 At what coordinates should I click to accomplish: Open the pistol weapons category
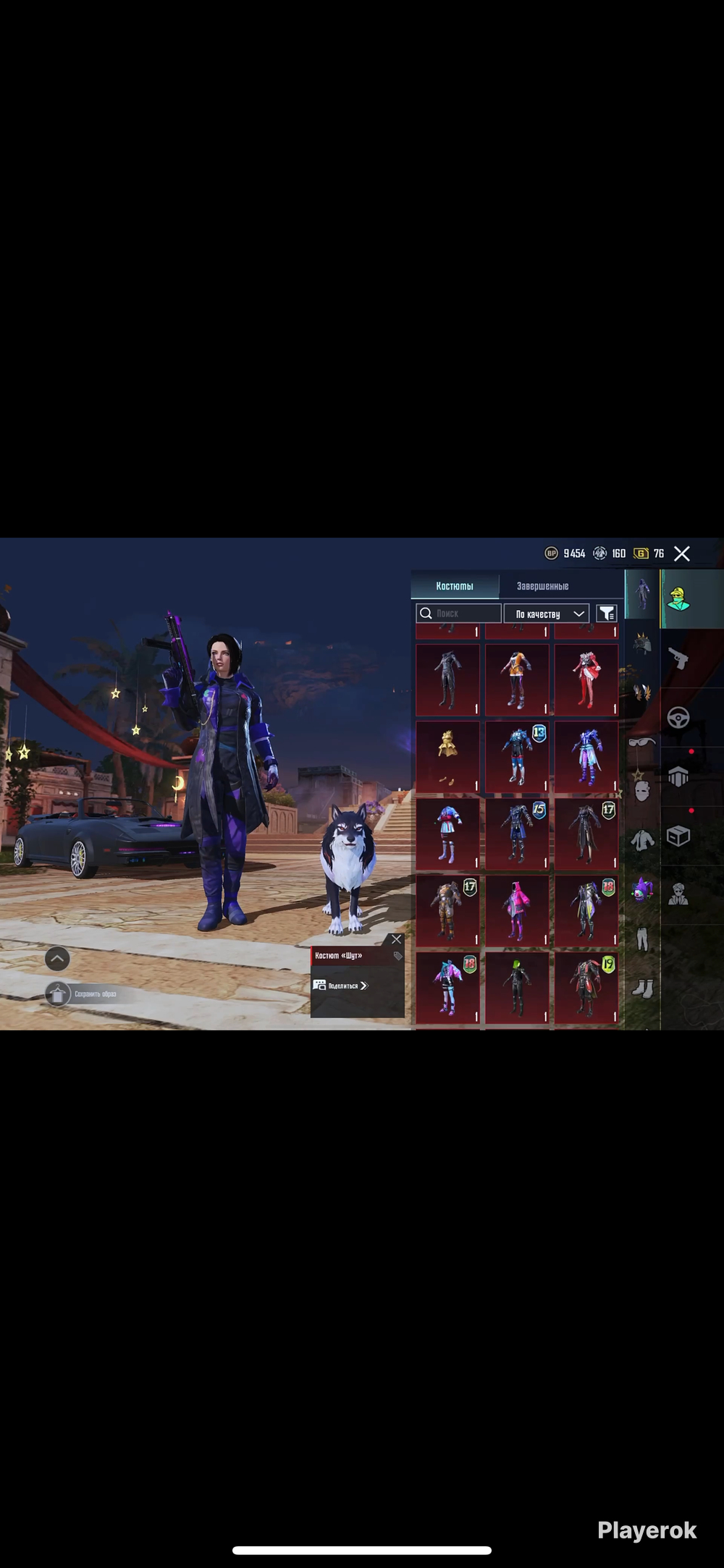[x=678, y=658]
